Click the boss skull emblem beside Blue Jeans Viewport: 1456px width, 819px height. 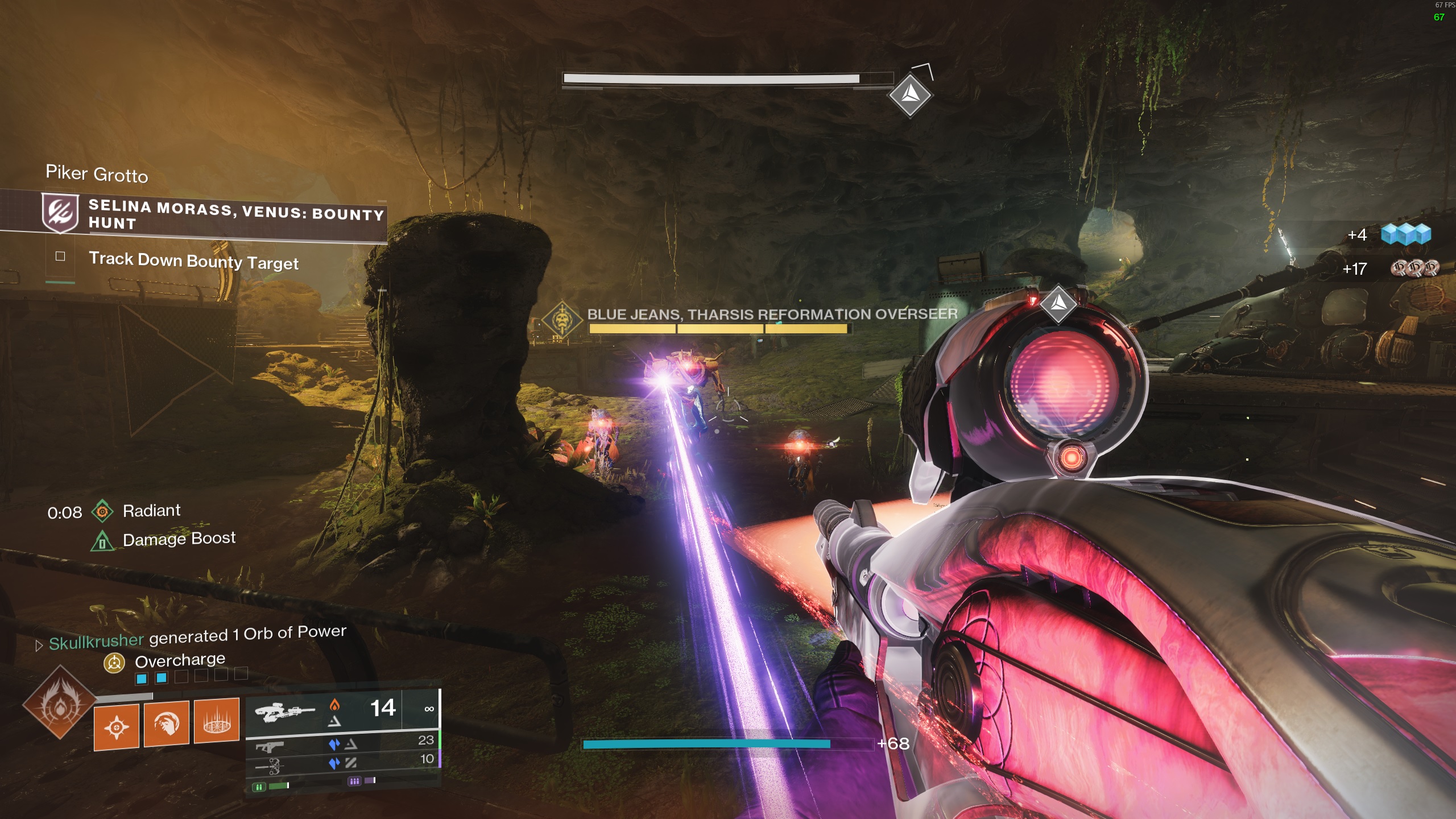(562, 318)
